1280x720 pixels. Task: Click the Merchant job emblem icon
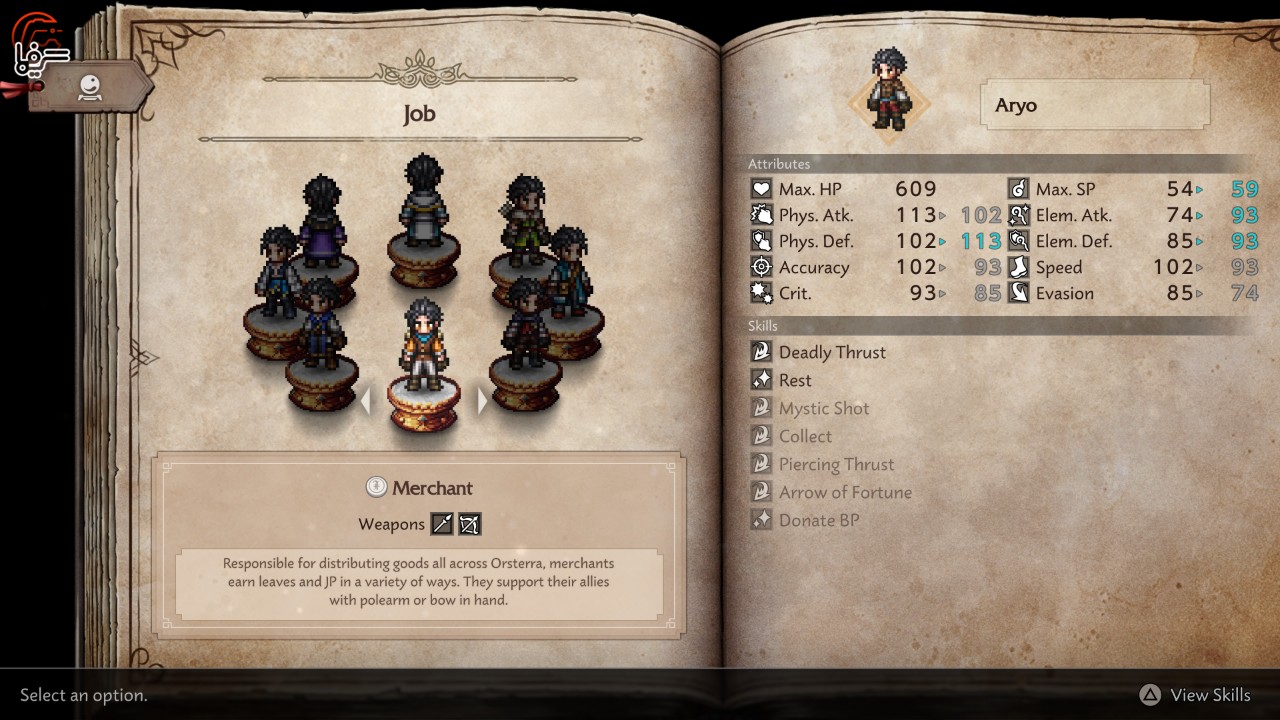[375, 487]
